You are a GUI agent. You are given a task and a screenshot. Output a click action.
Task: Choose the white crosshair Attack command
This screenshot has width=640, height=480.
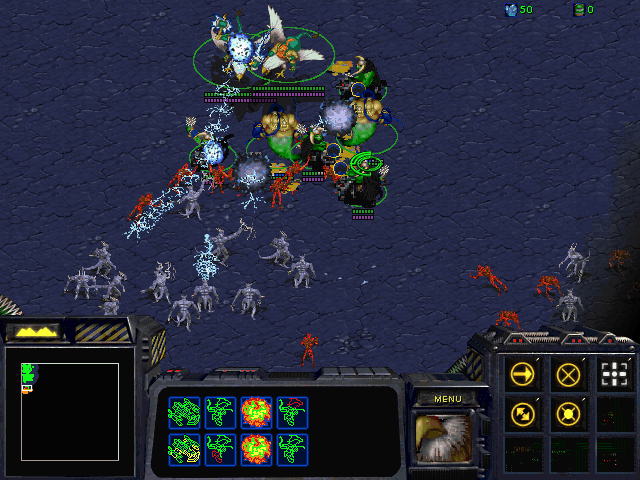[613, 375]
